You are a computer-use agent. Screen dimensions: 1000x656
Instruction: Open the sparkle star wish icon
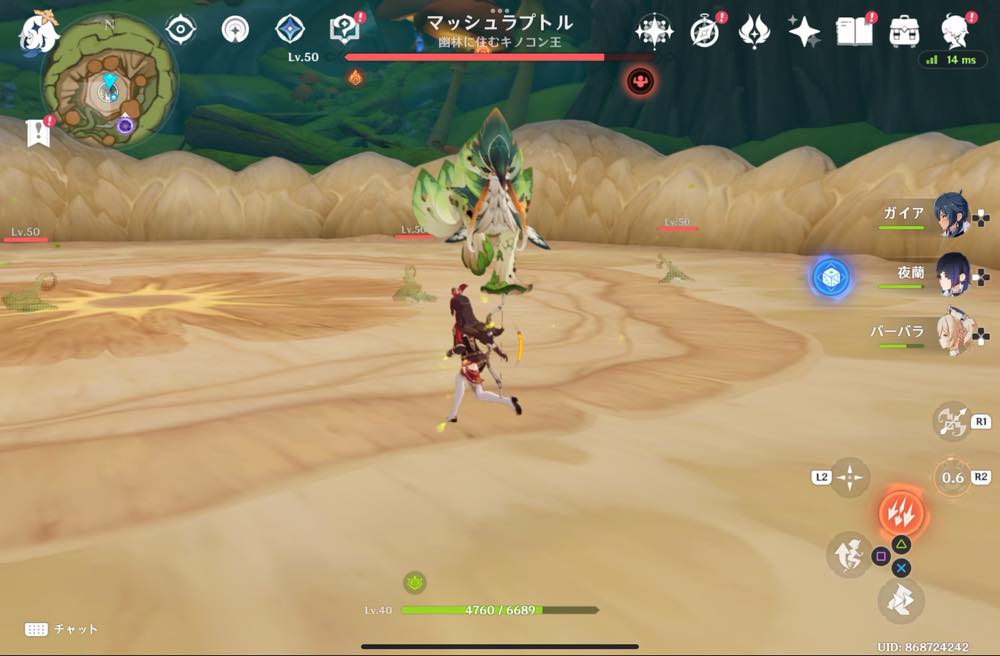click(x=803, y=32)
